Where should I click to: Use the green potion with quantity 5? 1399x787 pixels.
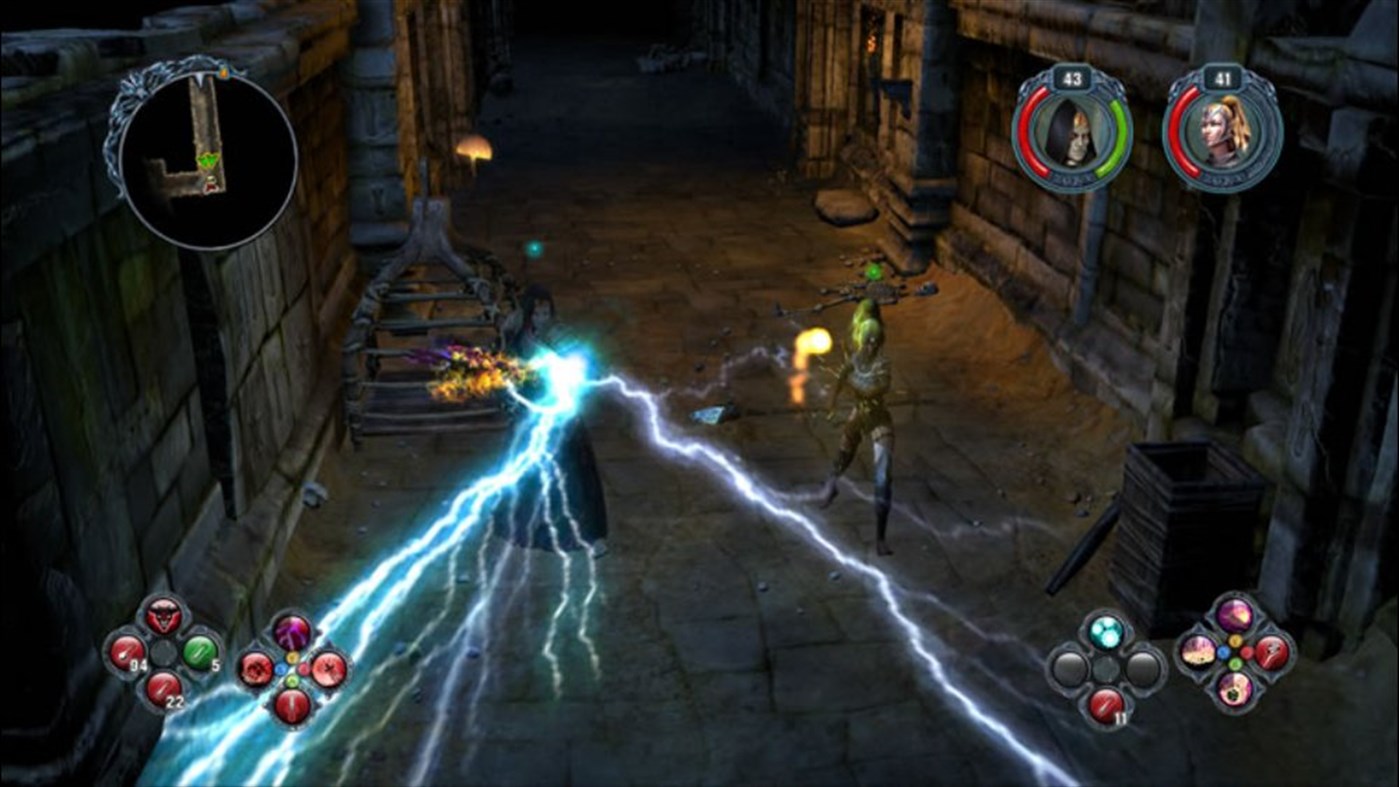(201, 651)
